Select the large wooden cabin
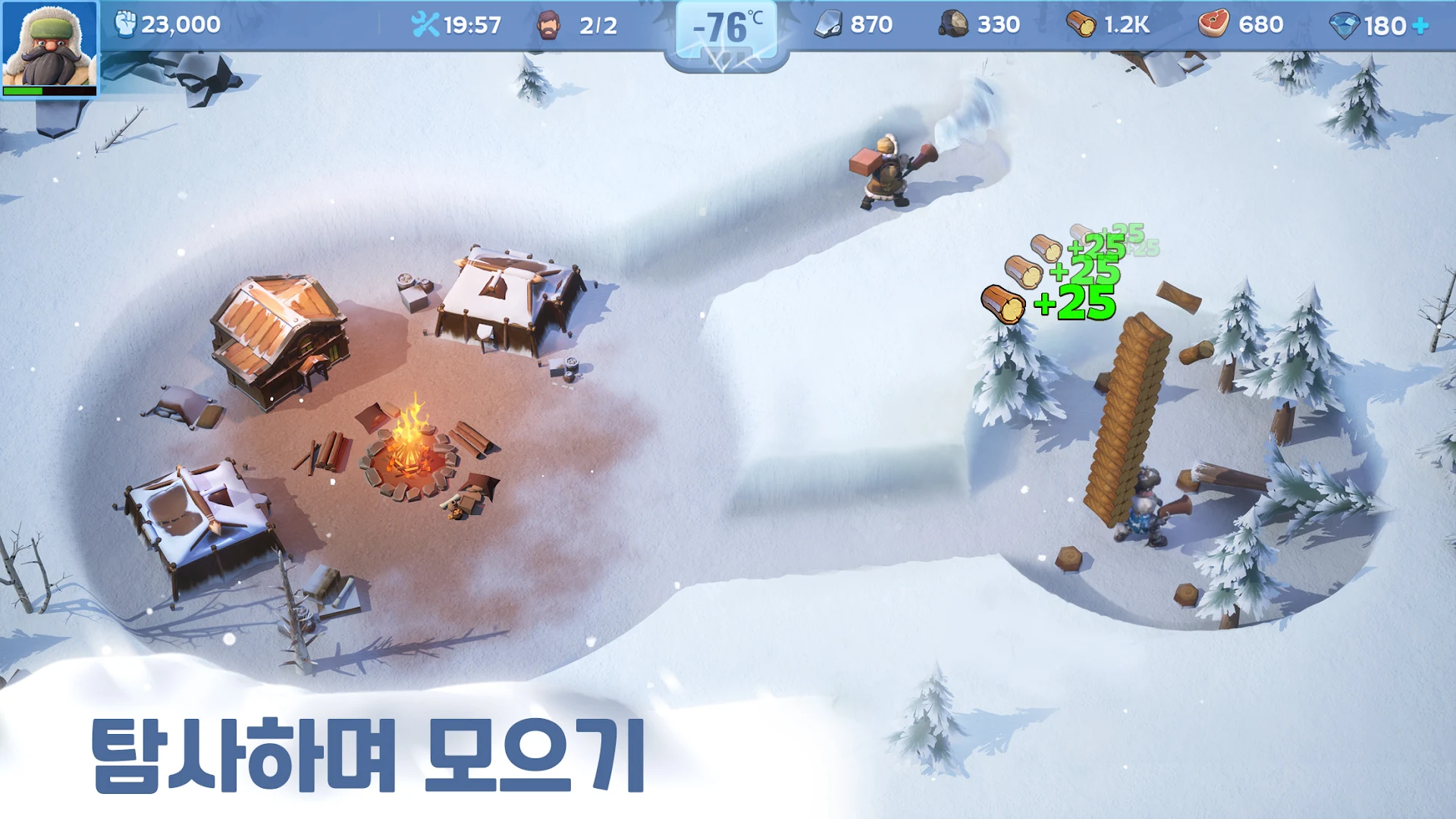Screen dimensions: 1456x819 click(281, 334)
